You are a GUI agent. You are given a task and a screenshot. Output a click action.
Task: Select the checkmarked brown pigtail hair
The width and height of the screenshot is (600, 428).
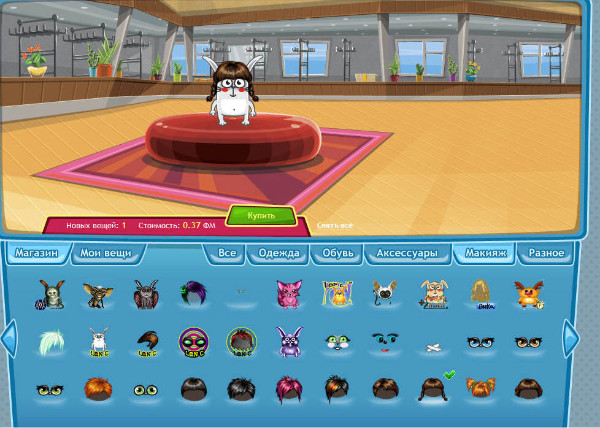click(x=433, y=389)
